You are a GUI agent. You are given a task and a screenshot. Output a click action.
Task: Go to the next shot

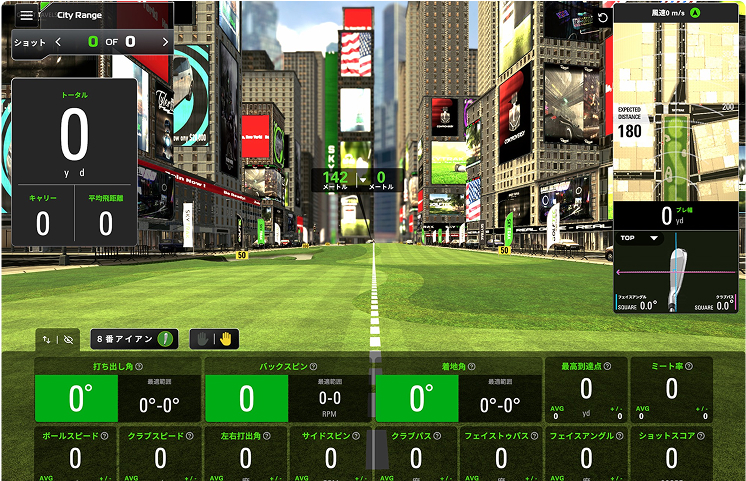(165, 42)
